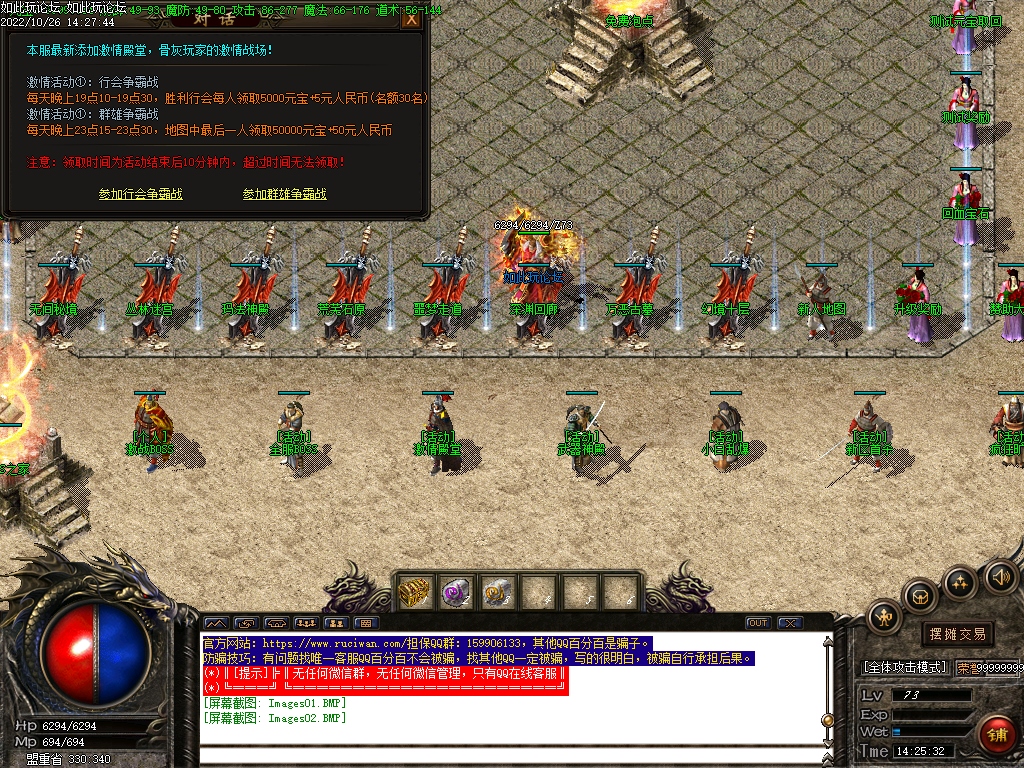Use the purple swirl scroll in hotbar
The height and width of the screenshot is (768, 1024).
456,592
